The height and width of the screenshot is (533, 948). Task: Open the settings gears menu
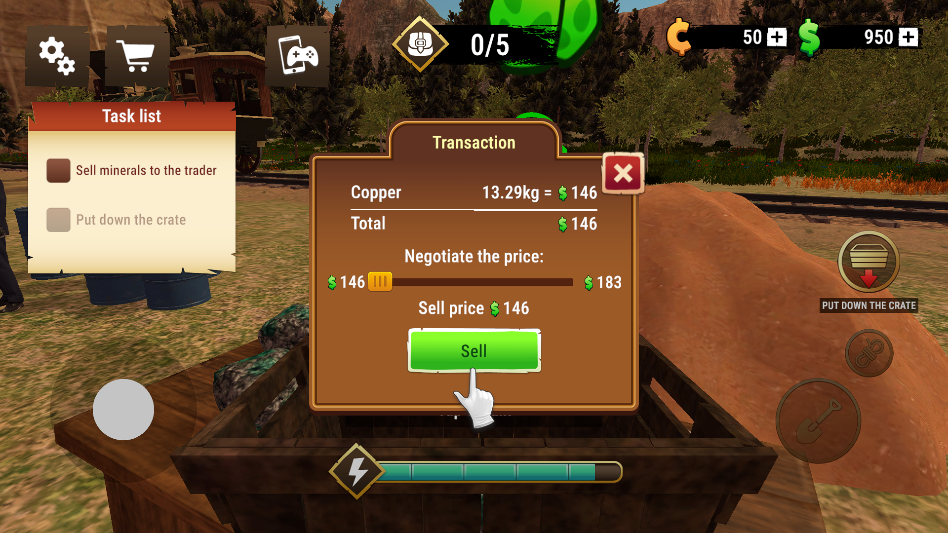click(57, 55)
